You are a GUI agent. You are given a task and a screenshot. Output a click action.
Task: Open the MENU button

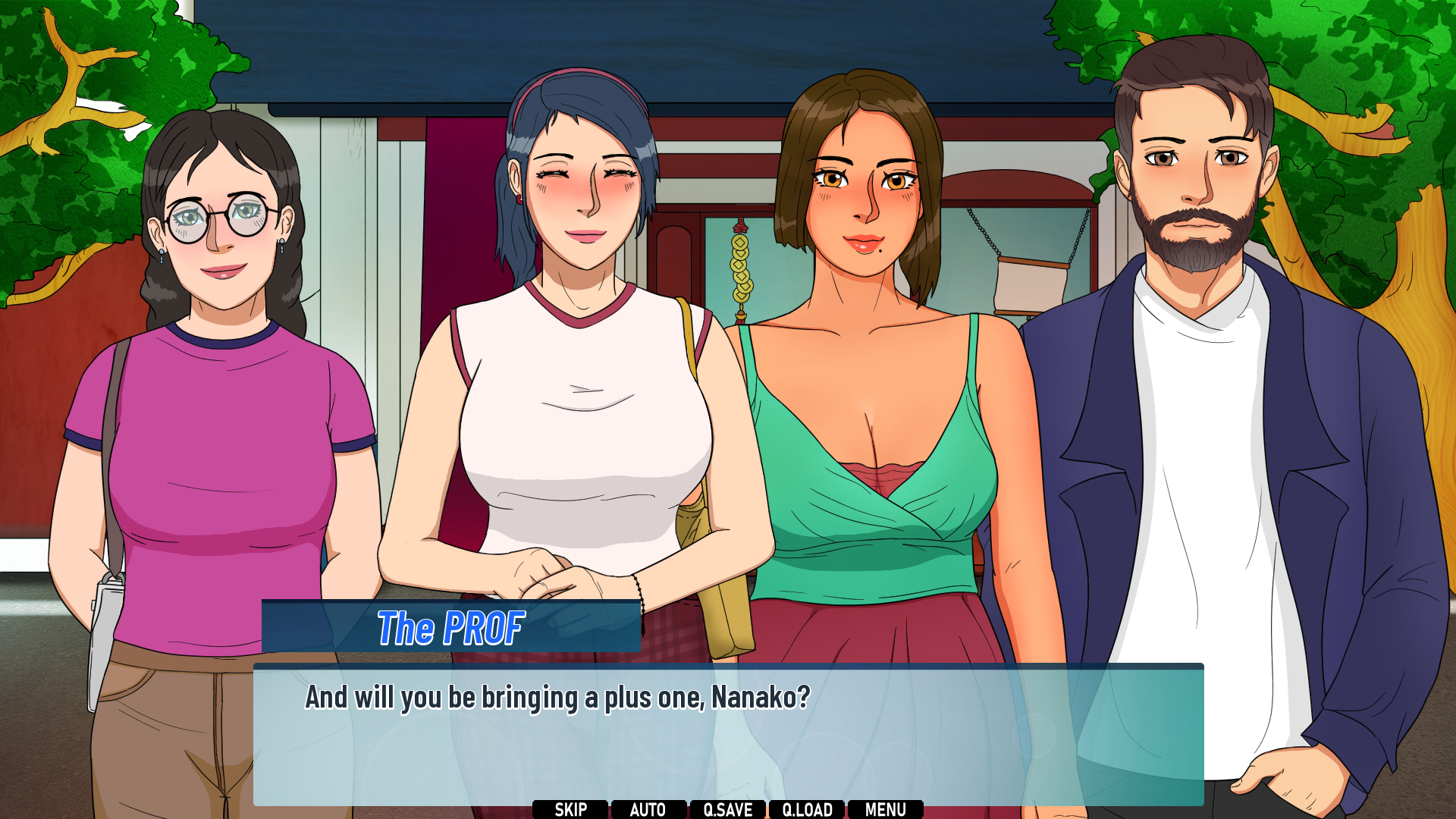tap(886, 809)
